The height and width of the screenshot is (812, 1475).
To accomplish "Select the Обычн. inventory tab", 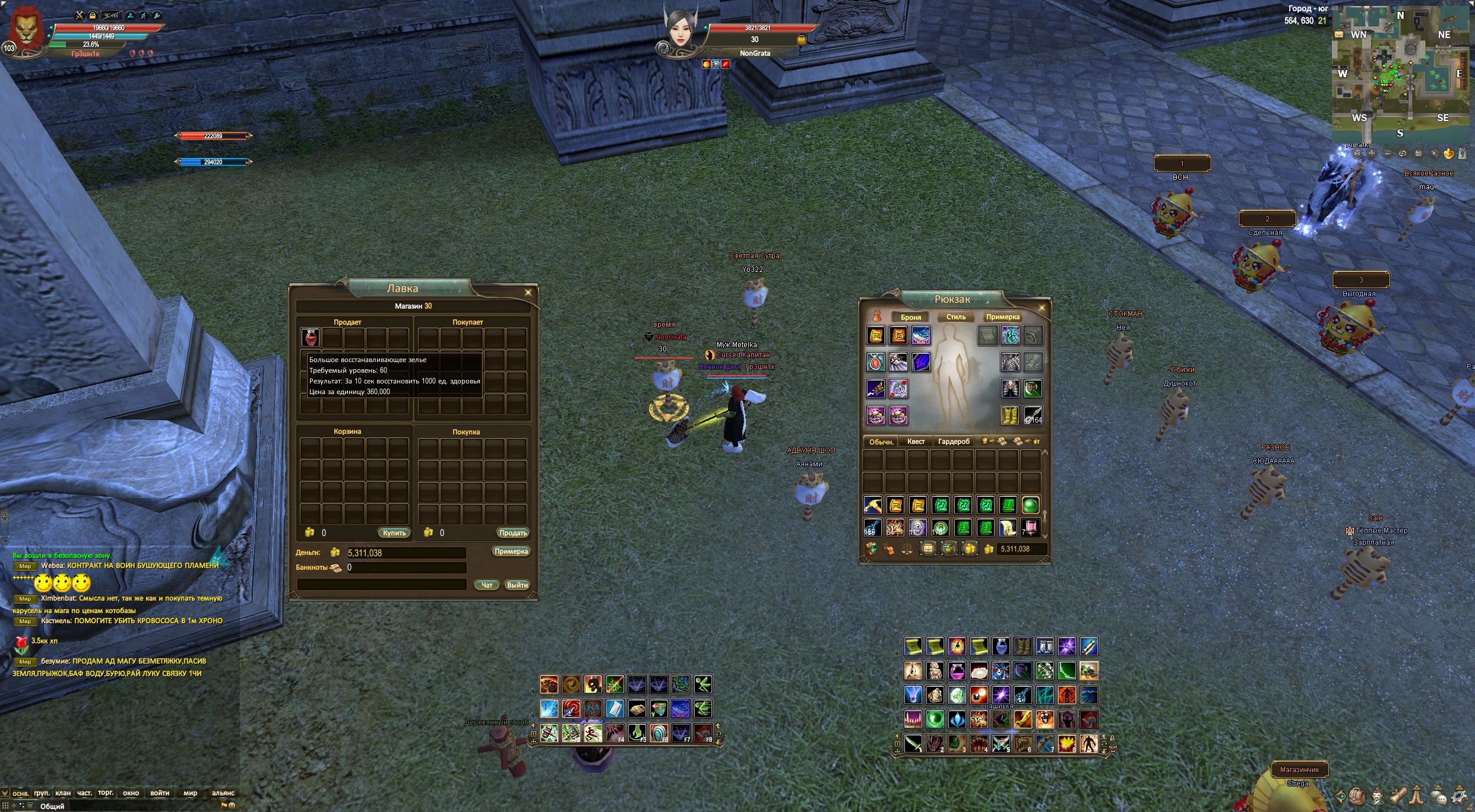I will point(881,442).
